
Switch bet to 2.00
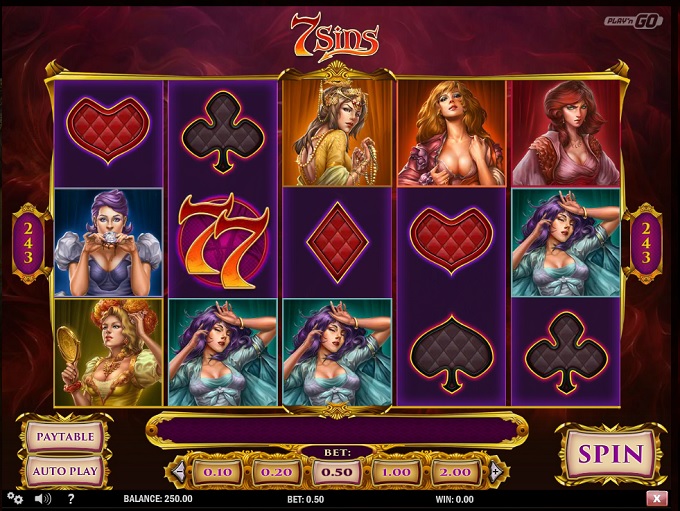click(x=457, y=470)
